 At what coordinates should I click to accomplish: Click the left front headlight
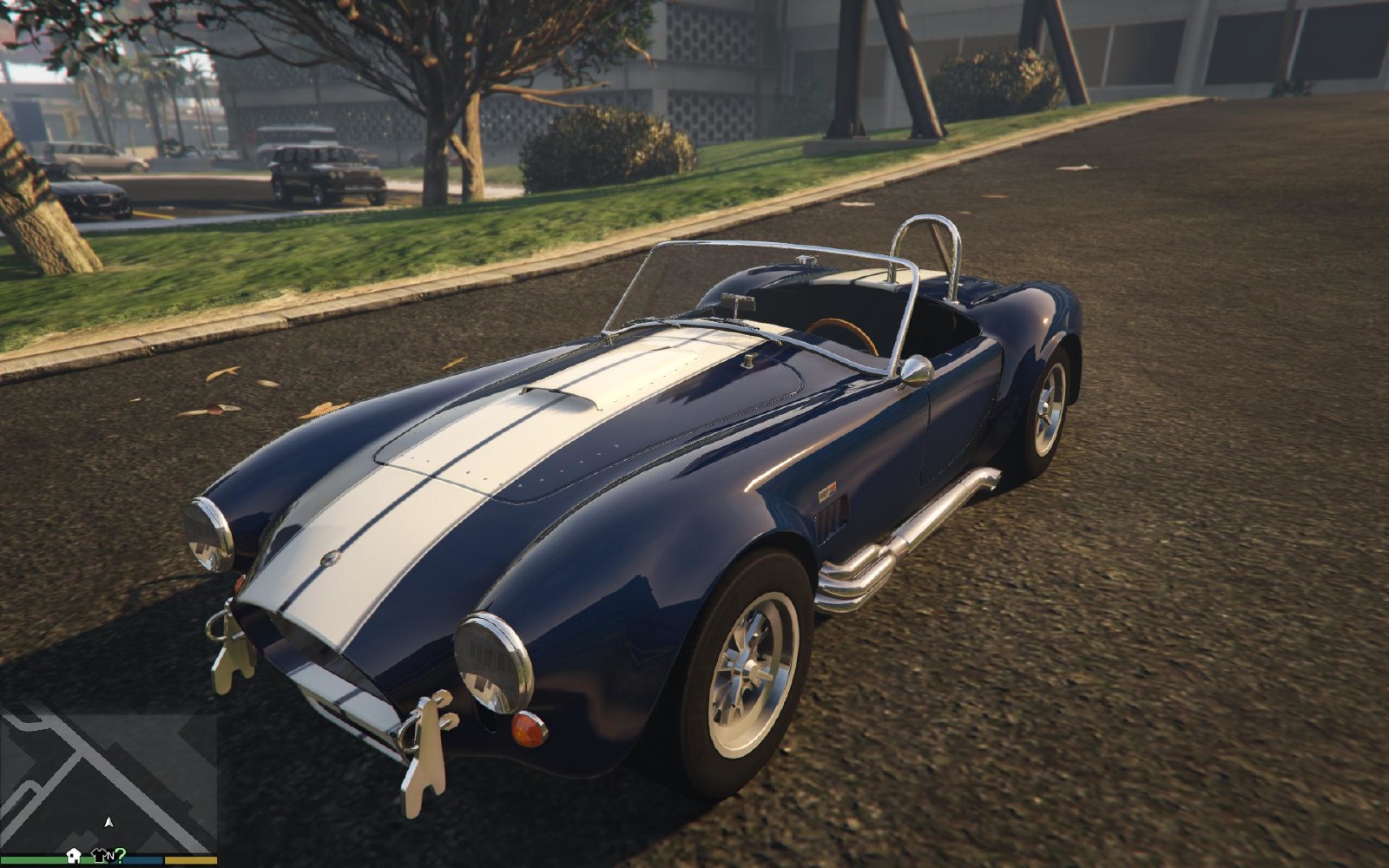coord(206,533)
